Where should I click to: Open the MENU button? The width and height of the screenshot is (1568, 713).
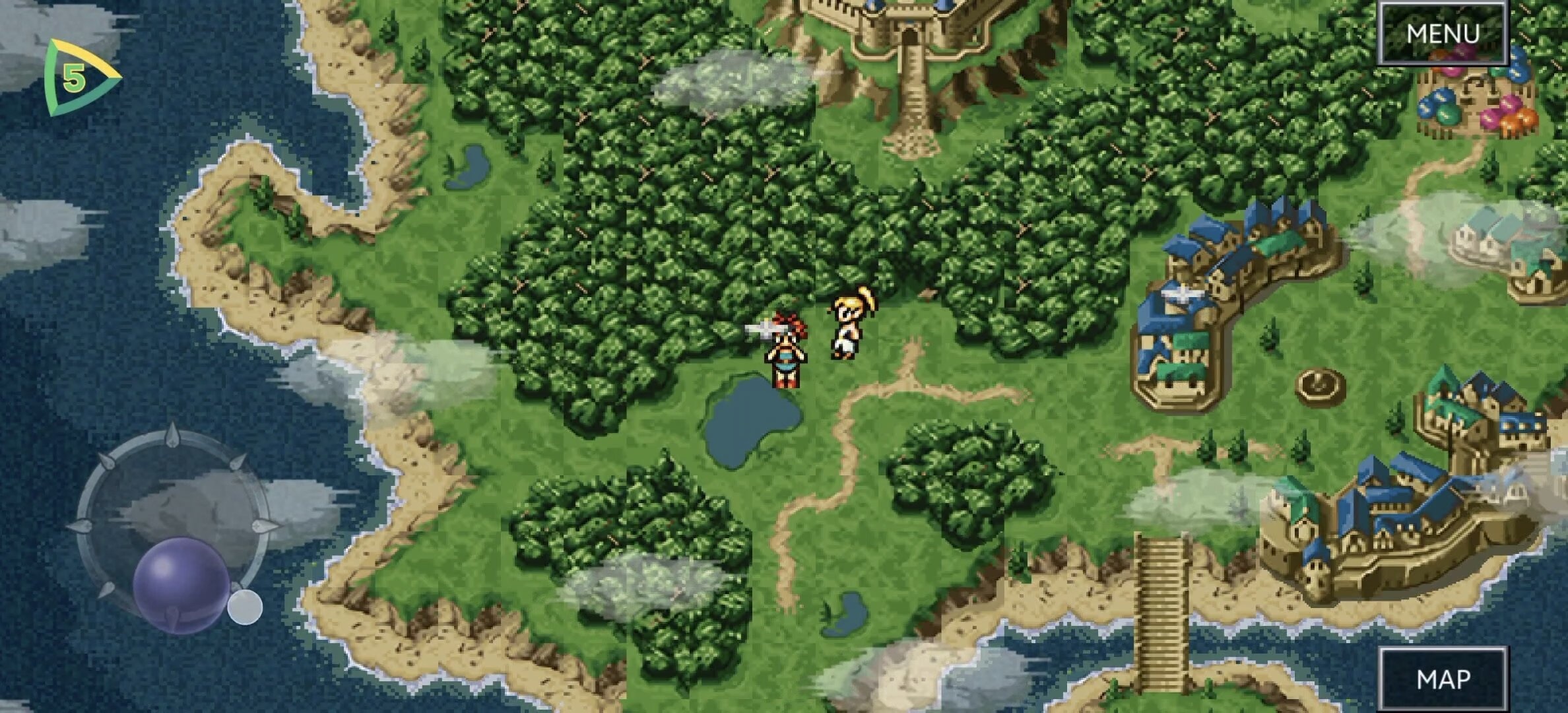pyautogui.click(x=1443, y=33)
